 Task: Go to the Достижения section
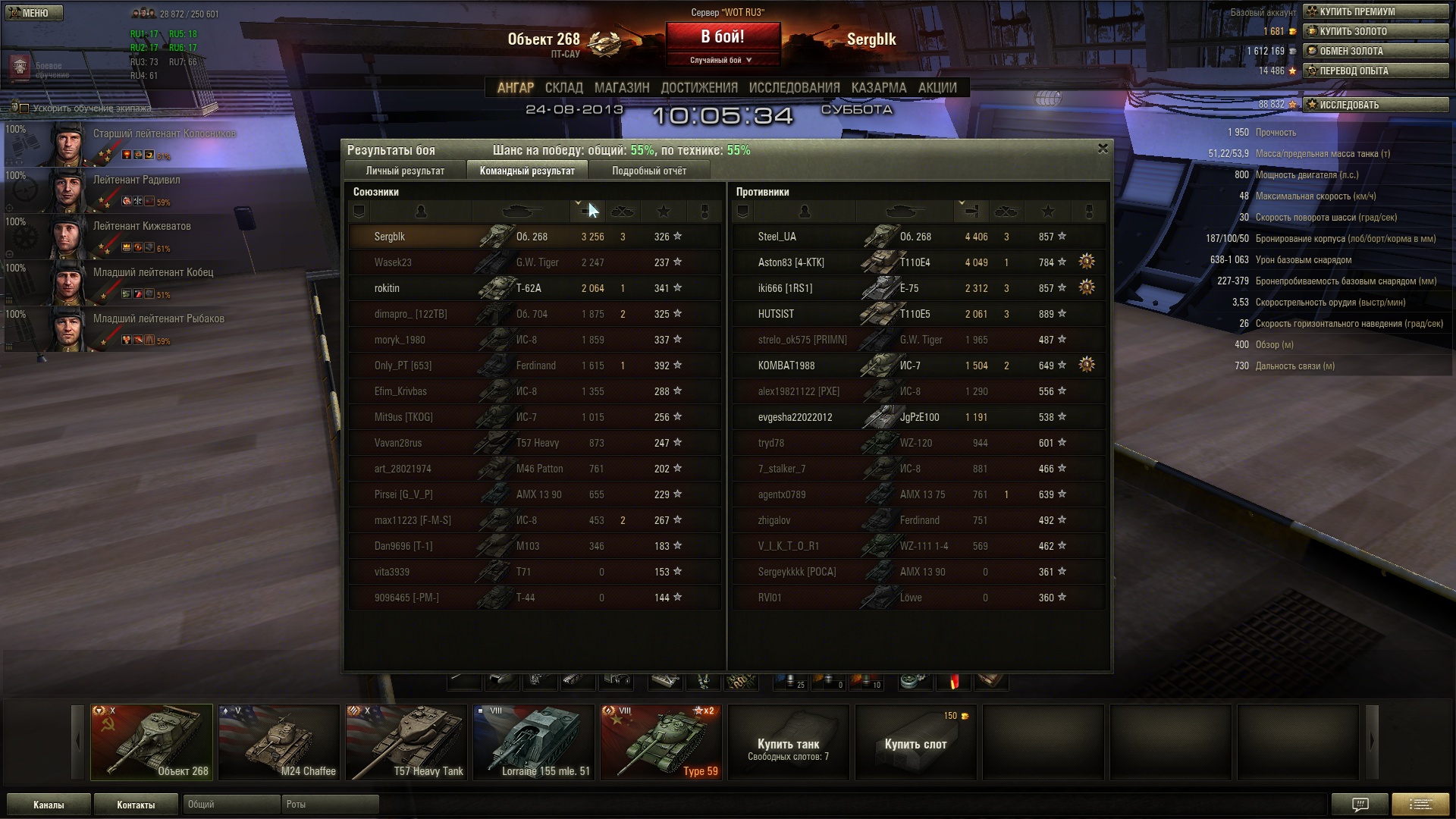pos(698,88)
